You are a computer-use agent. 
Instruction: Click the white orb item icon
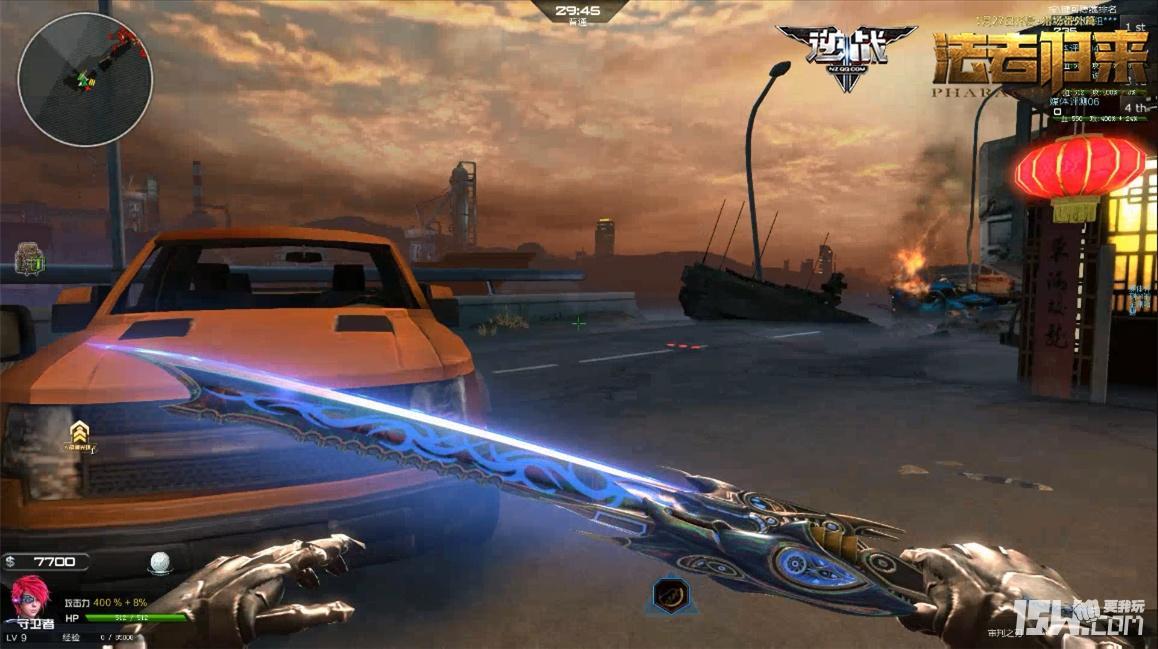[x=160, y=563]
